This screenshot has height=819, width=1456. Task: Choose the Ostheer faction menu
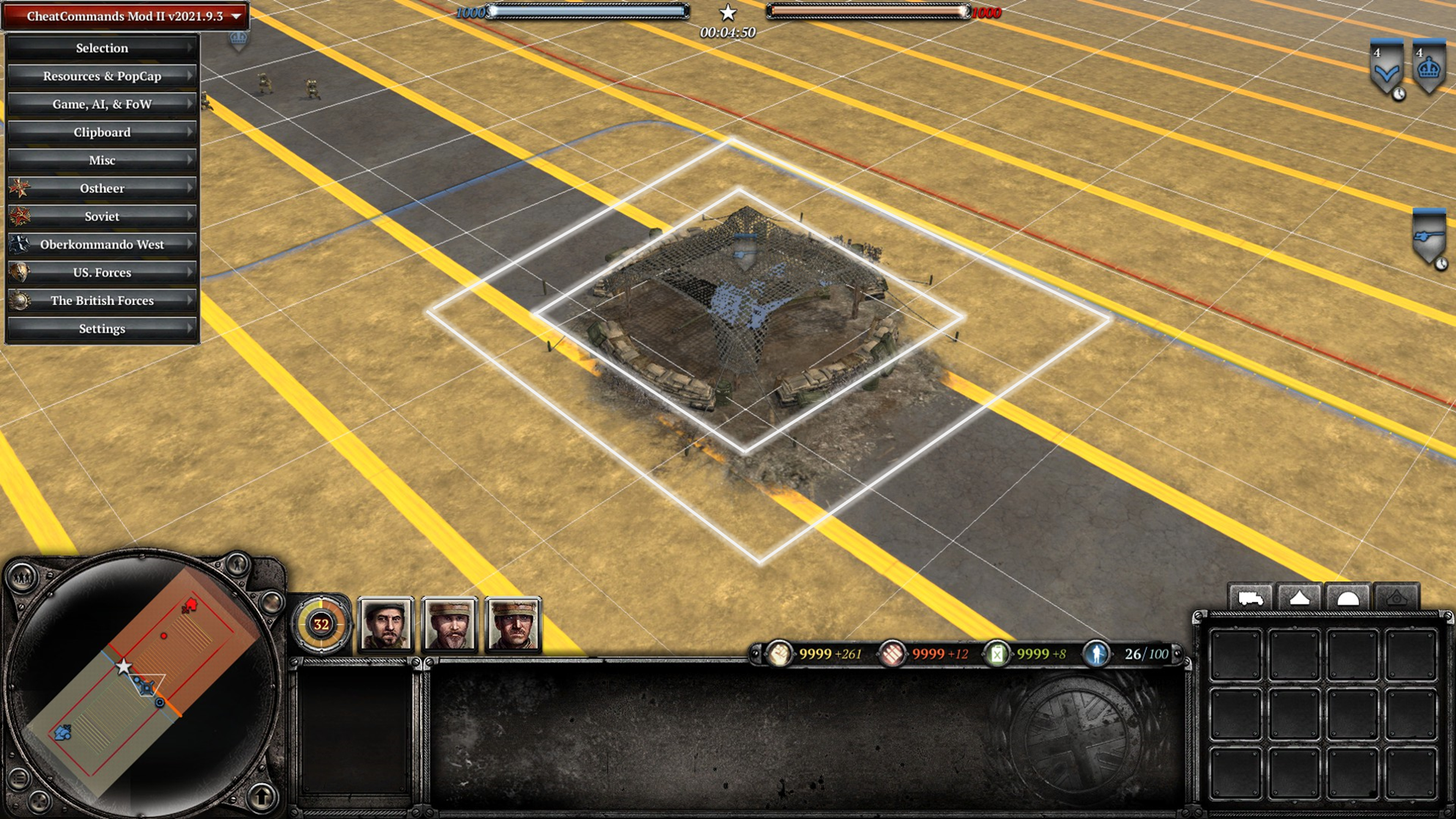102,188
